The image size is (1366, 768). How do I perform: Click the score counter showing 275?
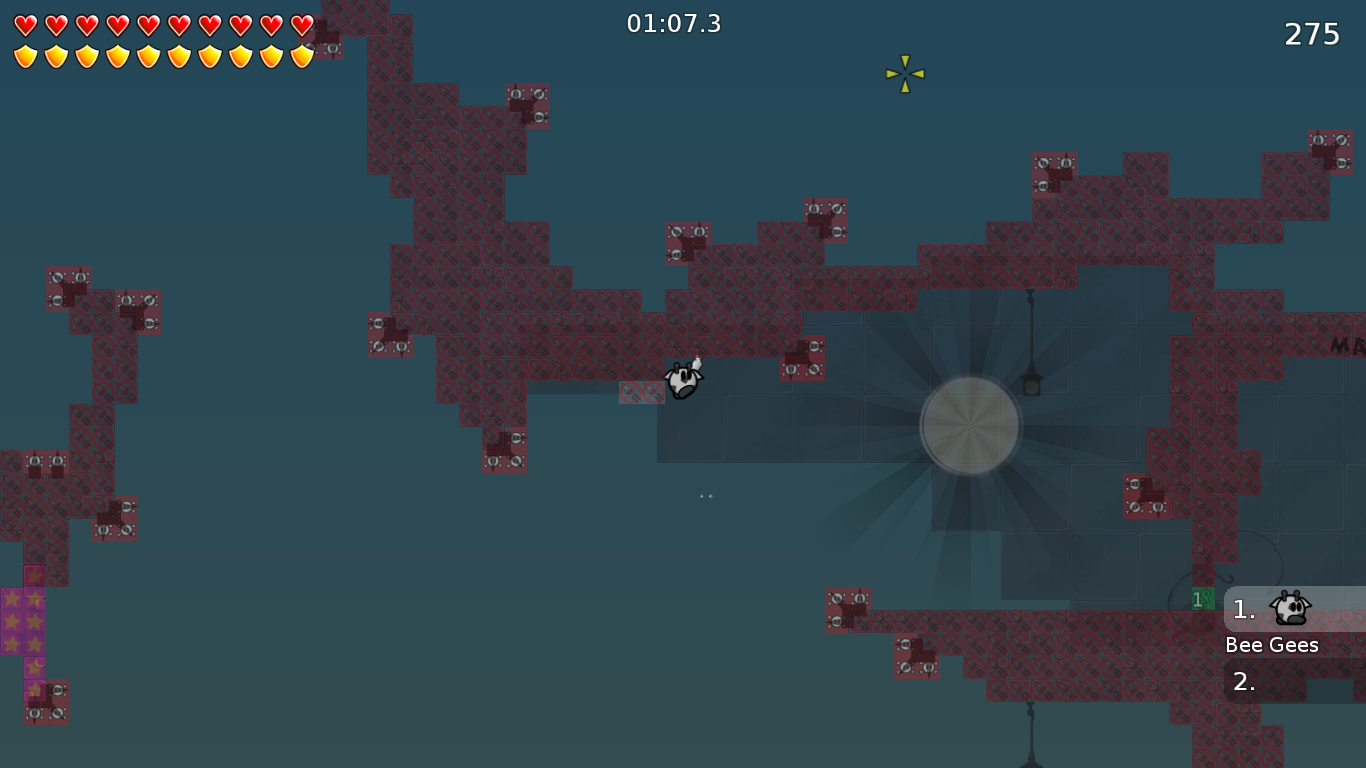coord(1311,33)
